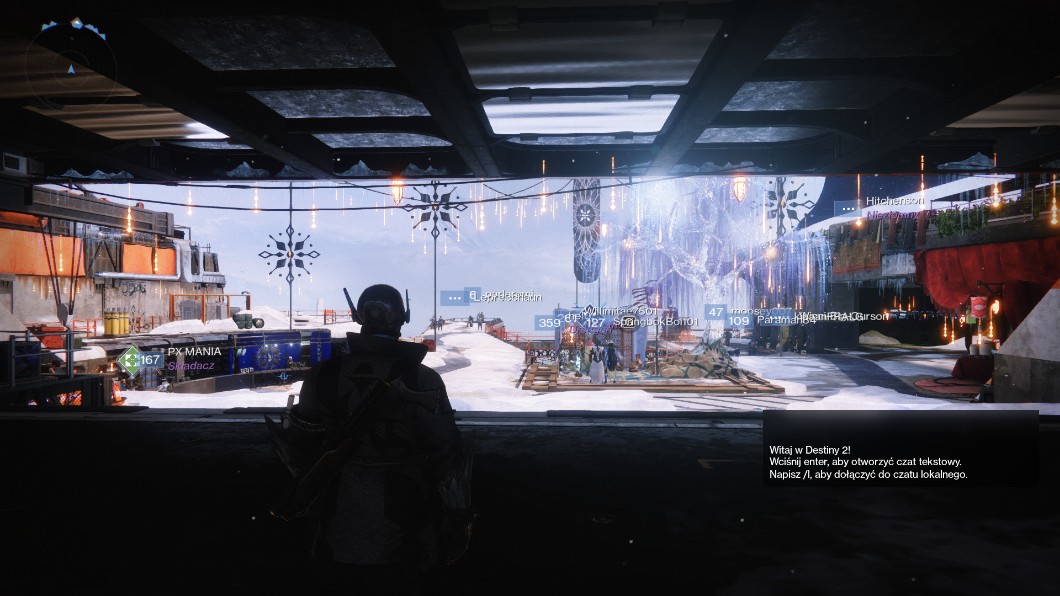The width and height of the screenshot is (1060, 596).
Task: Select the Hitchenson player nameplate
Action: [895, 201]
